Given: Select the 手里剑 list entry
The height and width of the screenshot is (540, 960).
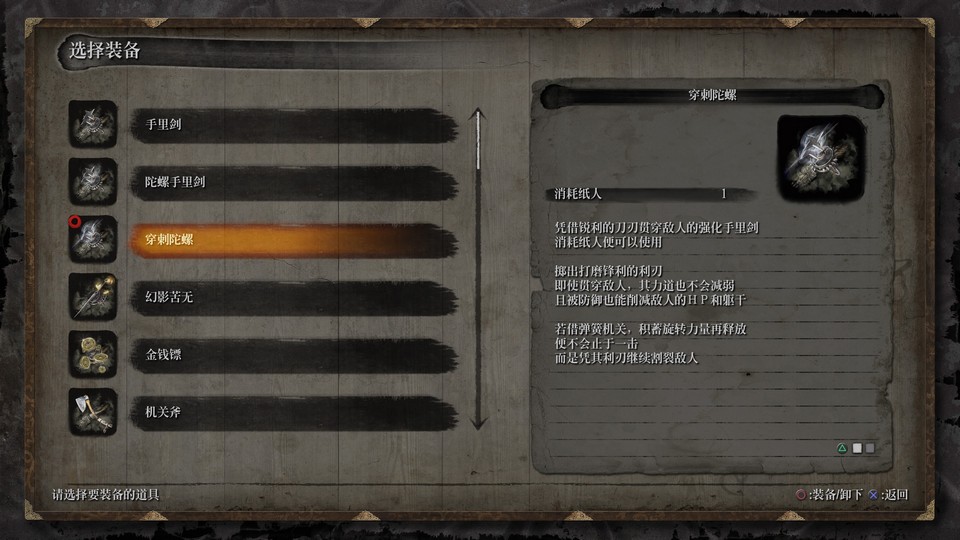Looking at the screenshot, I should click(295, 125).
